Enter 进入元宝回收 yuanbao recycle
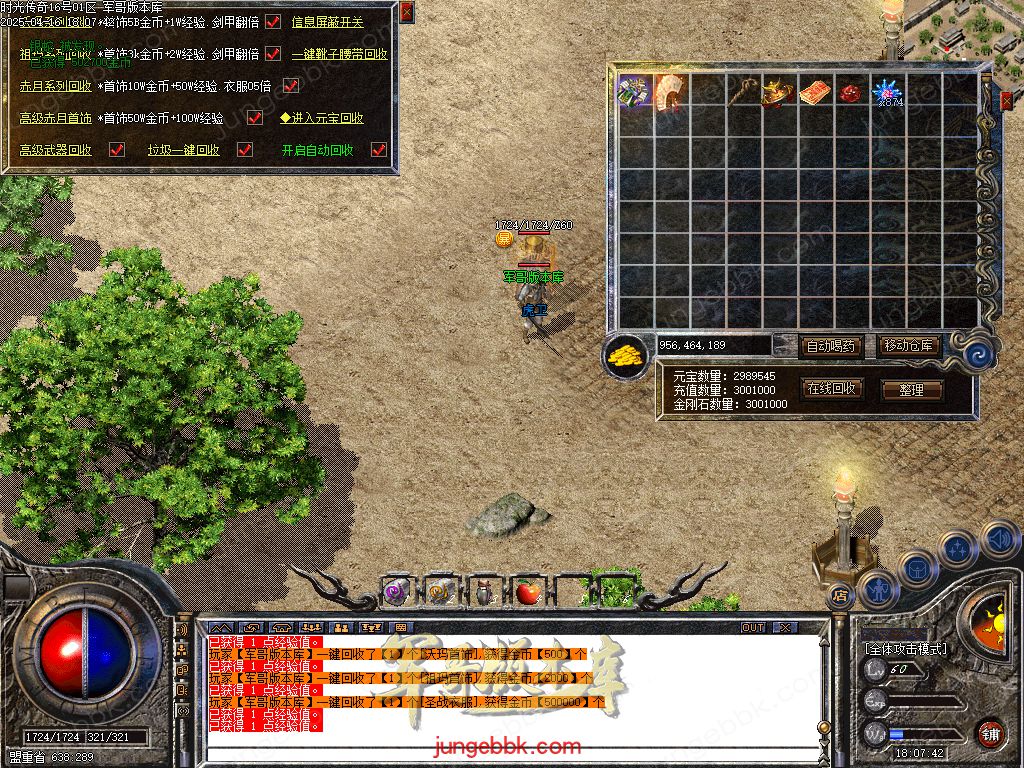Image resolution: width=1024 pixels, height=768 pixels. click(321, 118)
